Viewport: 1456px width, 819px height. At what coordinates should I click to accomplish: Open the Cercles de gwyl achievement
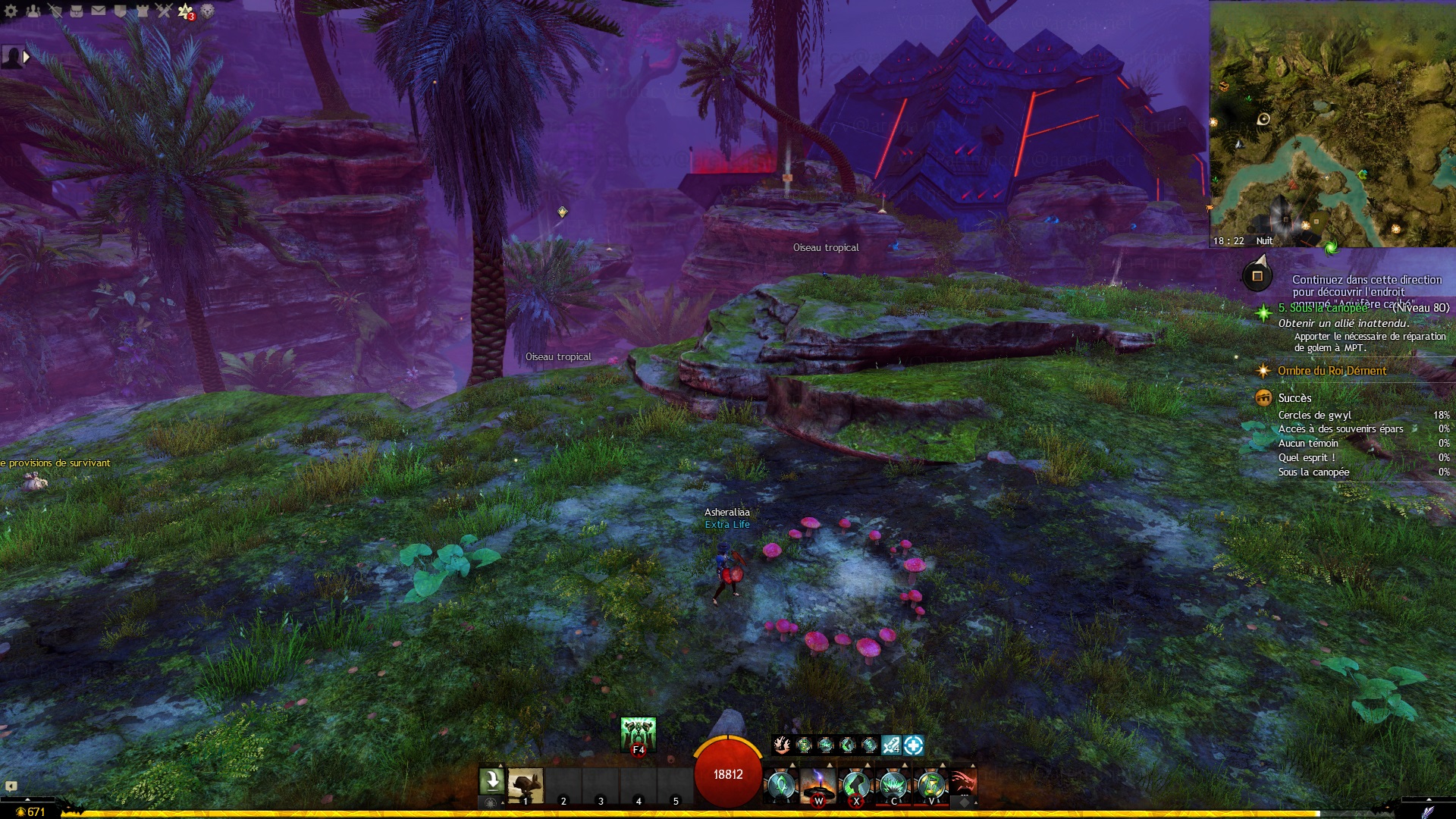point(1314,416)
